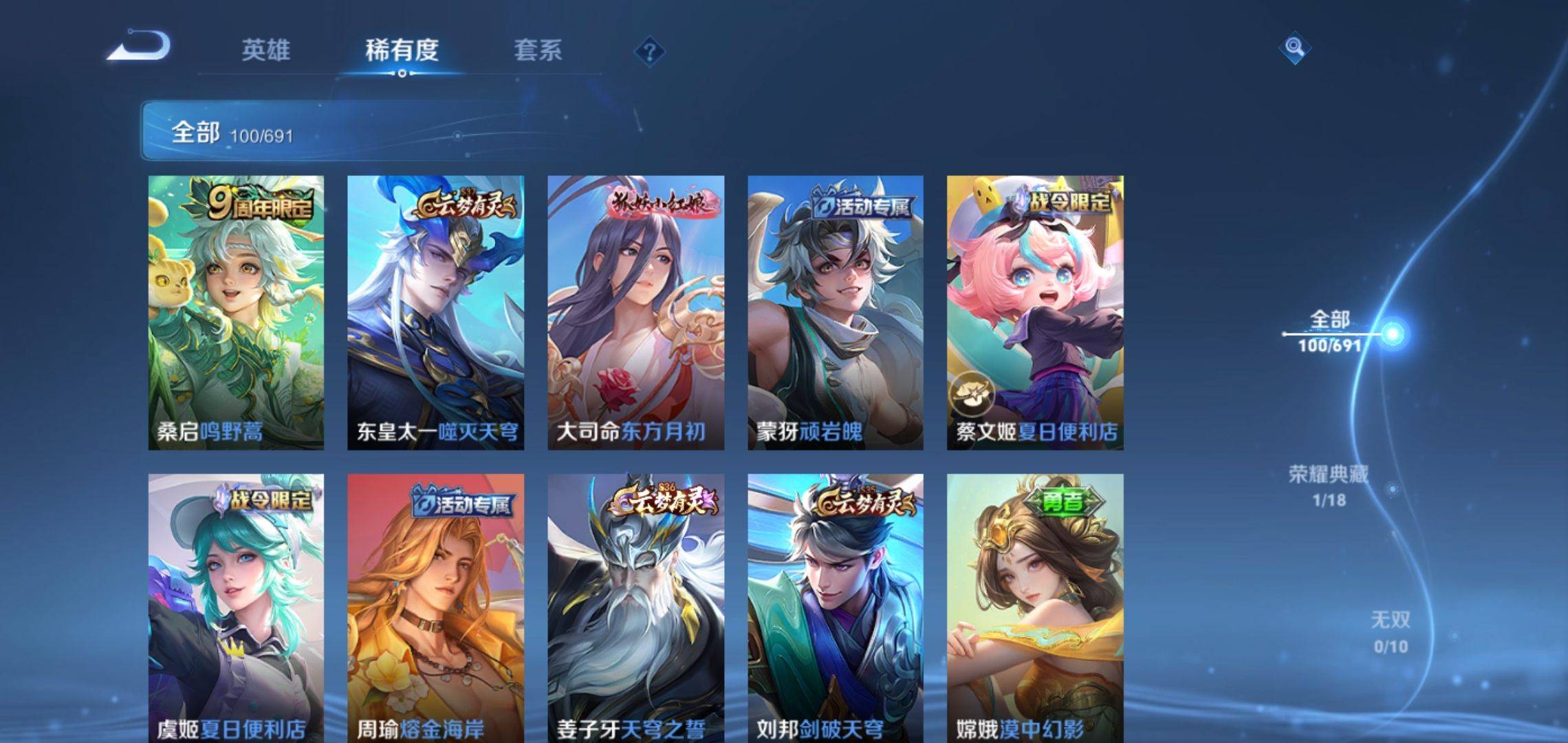Select the 刘邦 剑破天穹 skin card
This screenshot has width=1568, height=743.
pos(836,608)
